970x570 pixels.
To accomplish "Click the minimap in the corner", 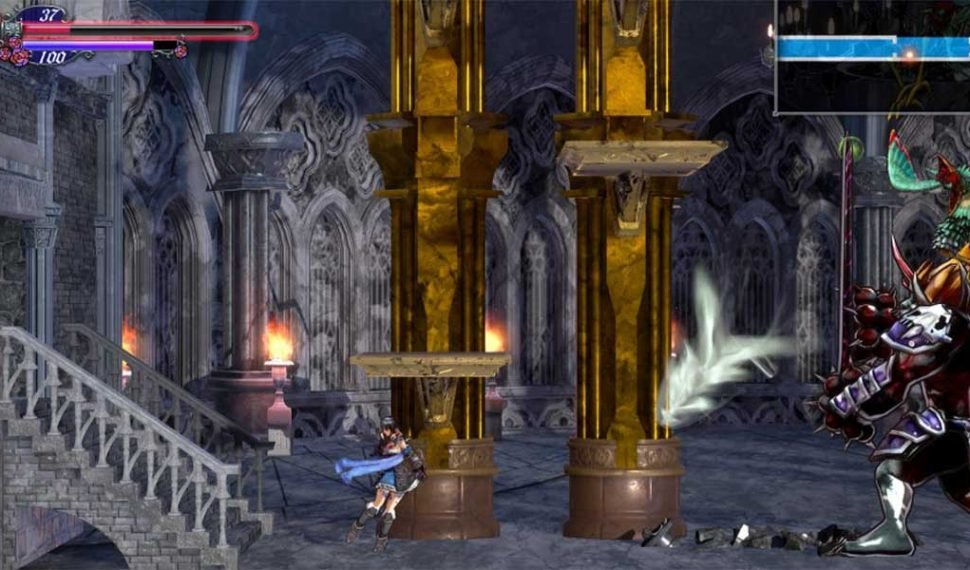I will click(x=872, y=55).
